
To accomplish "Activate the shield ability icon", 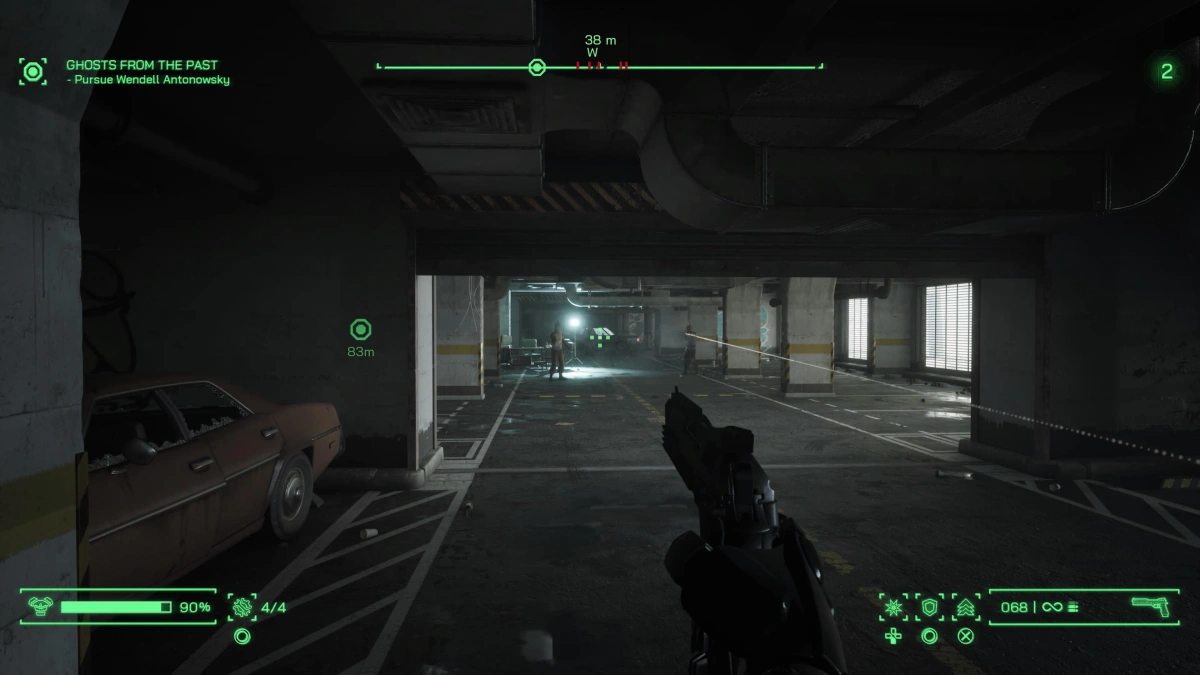I will pos(929,607).
